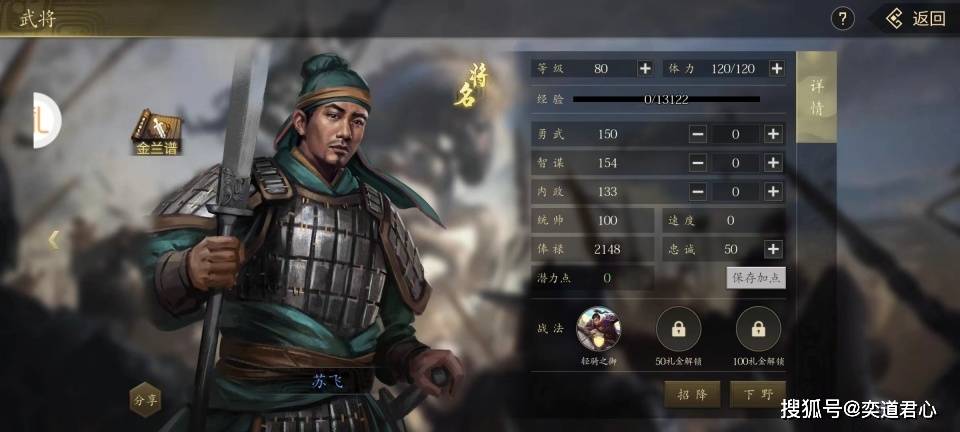Increase 智谋 points with plus button
Image resolution: width=960 pixels, height=432 pixels.
773,163
